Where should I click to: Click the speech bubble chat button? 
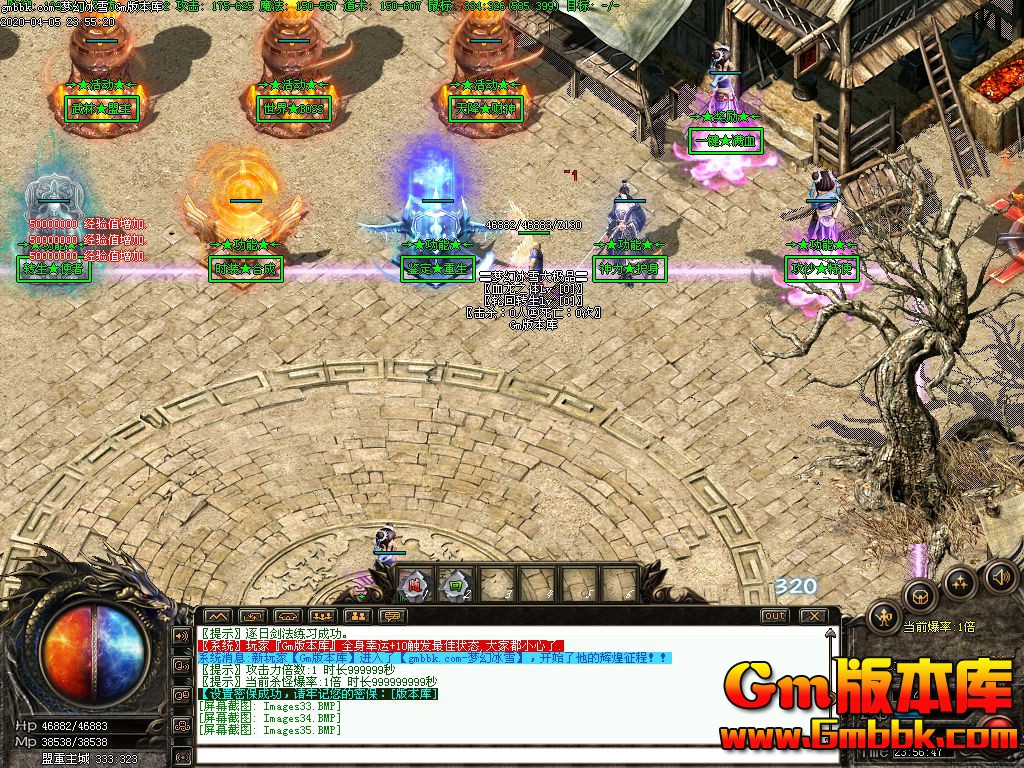(x=392, y=616)
